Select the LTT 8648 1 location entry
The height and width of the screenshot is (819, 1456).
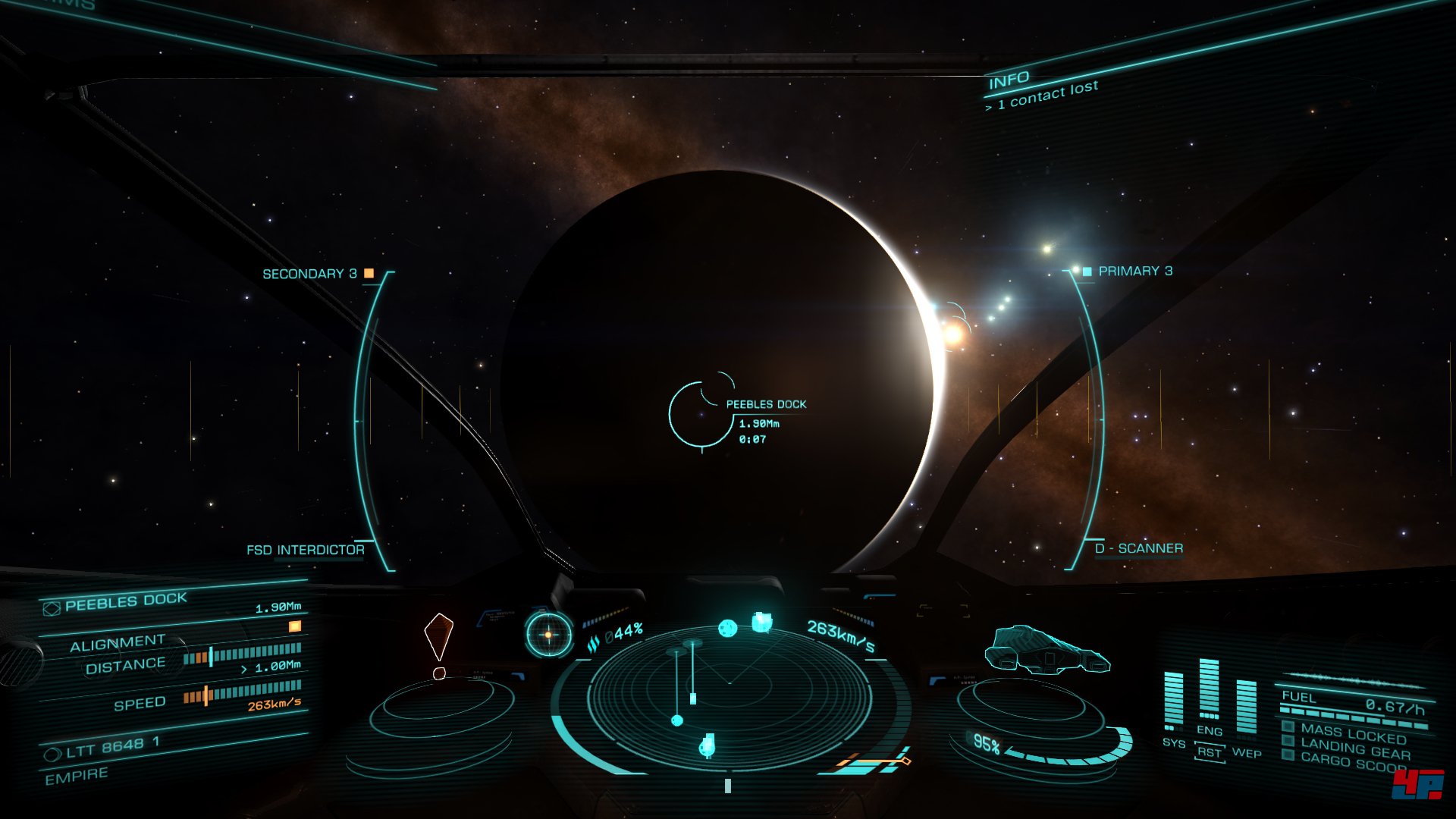pos(112,748)
